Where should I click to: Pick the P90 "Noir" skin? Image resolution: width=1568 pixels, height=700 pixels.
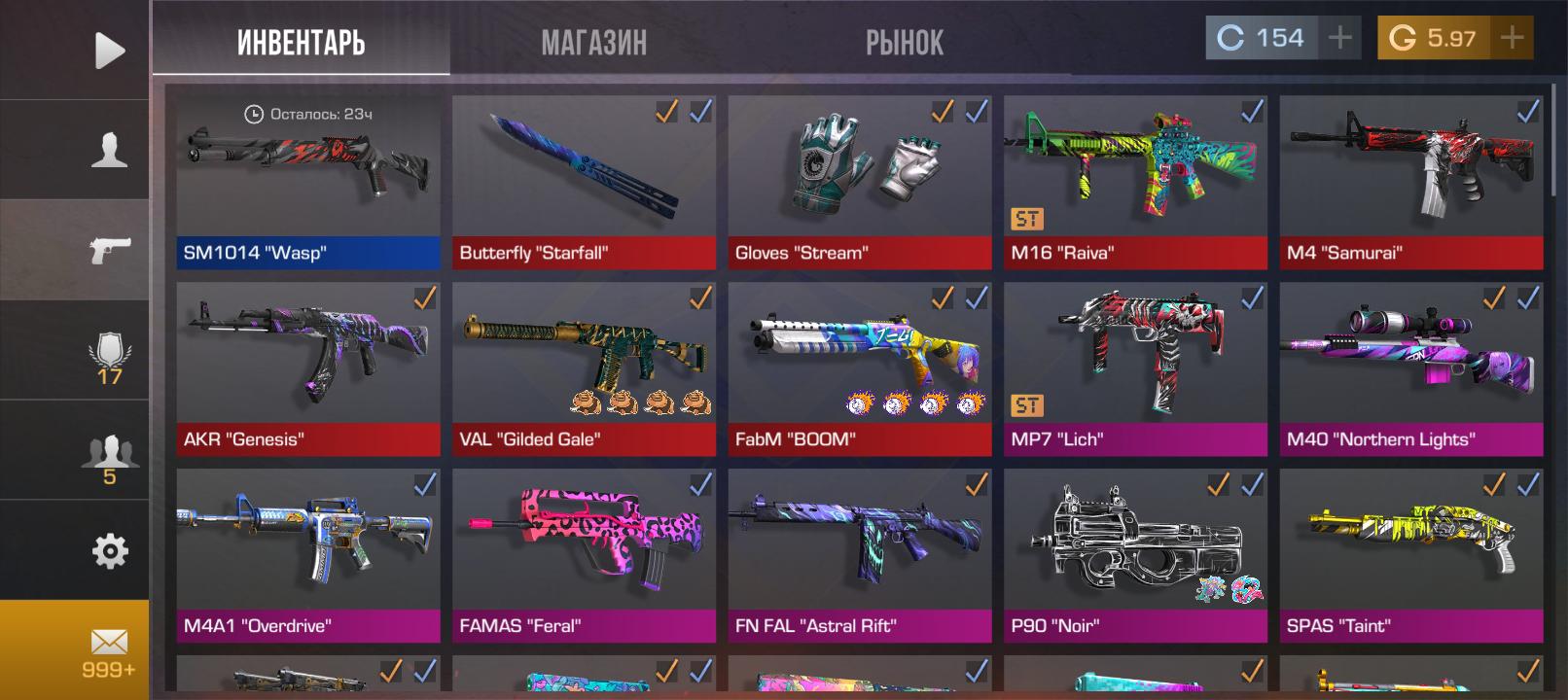click(x=1135, y=555)
